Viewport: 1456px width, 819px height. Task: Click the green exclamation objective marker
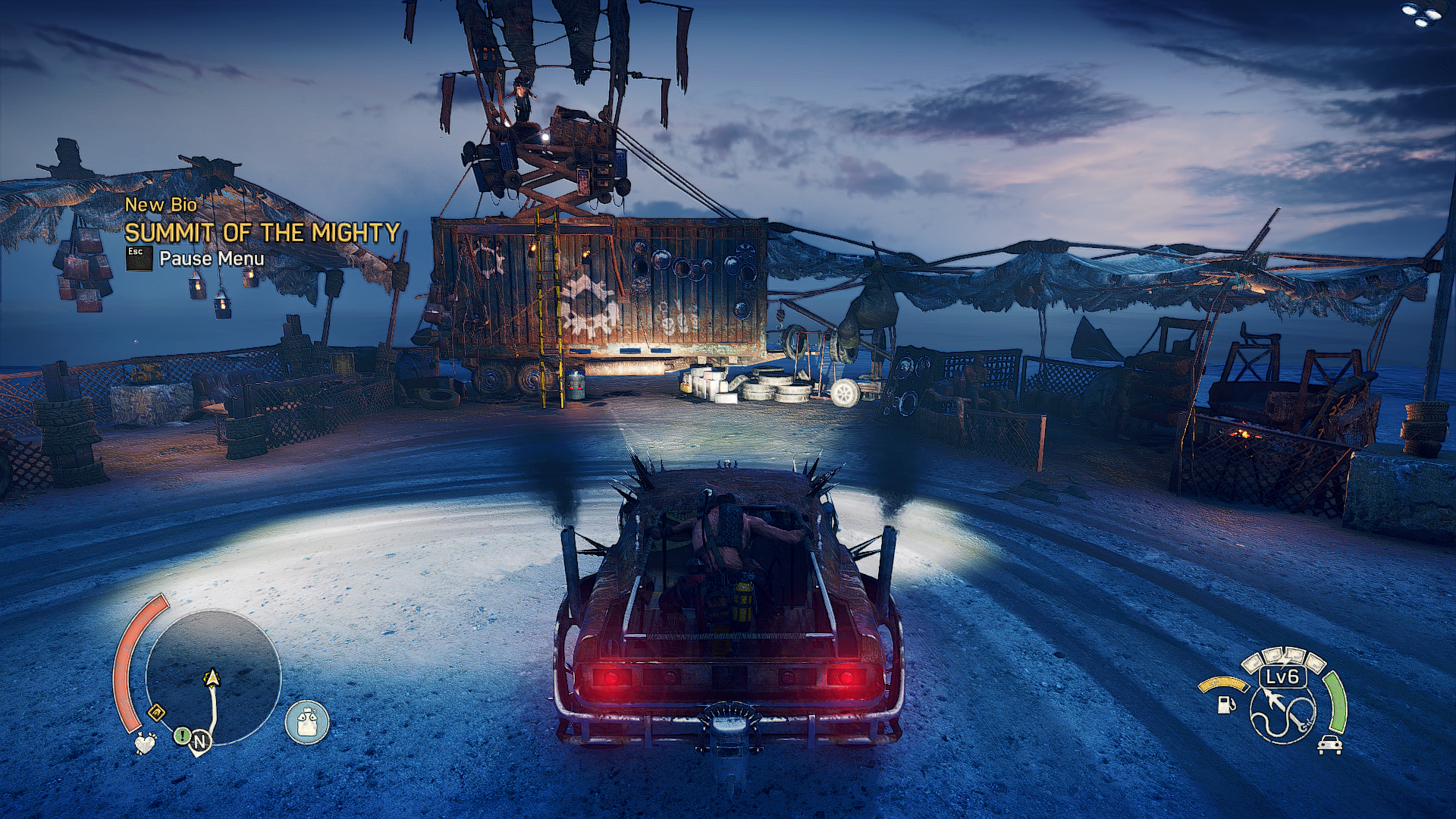[x=182, y=735]
